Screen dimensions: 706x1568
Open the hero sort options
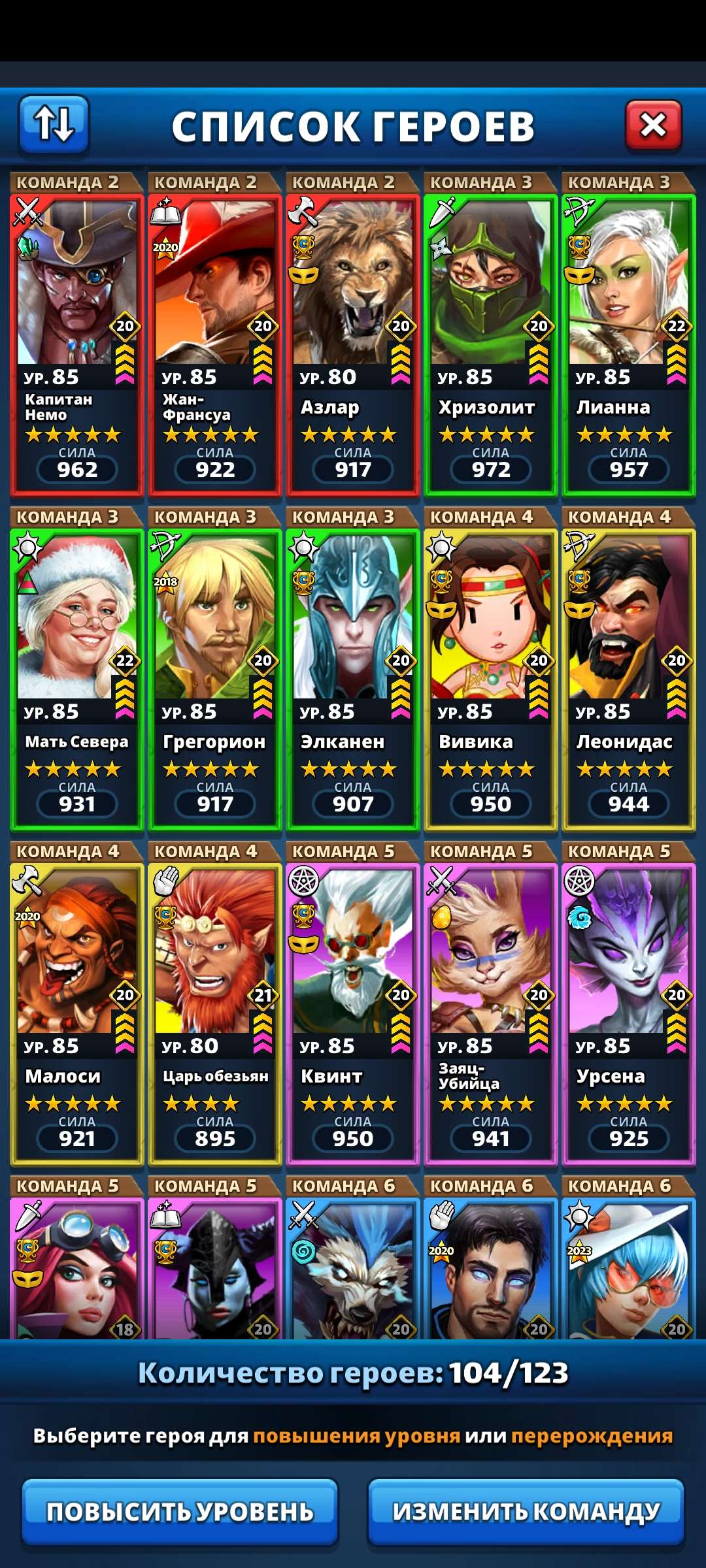[54, 124]
